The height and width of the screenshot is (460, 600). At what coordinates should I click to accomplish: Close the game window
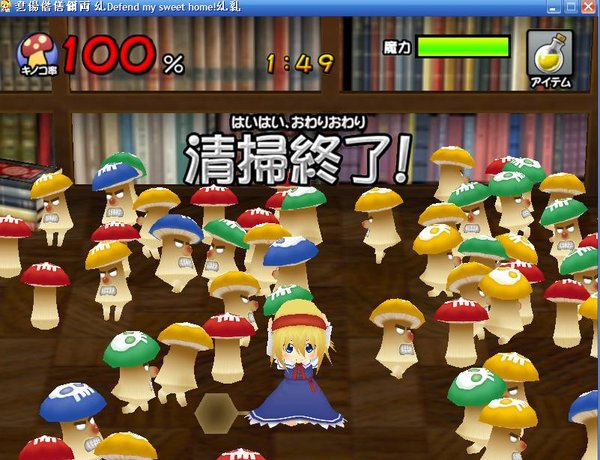coord(591,7)
